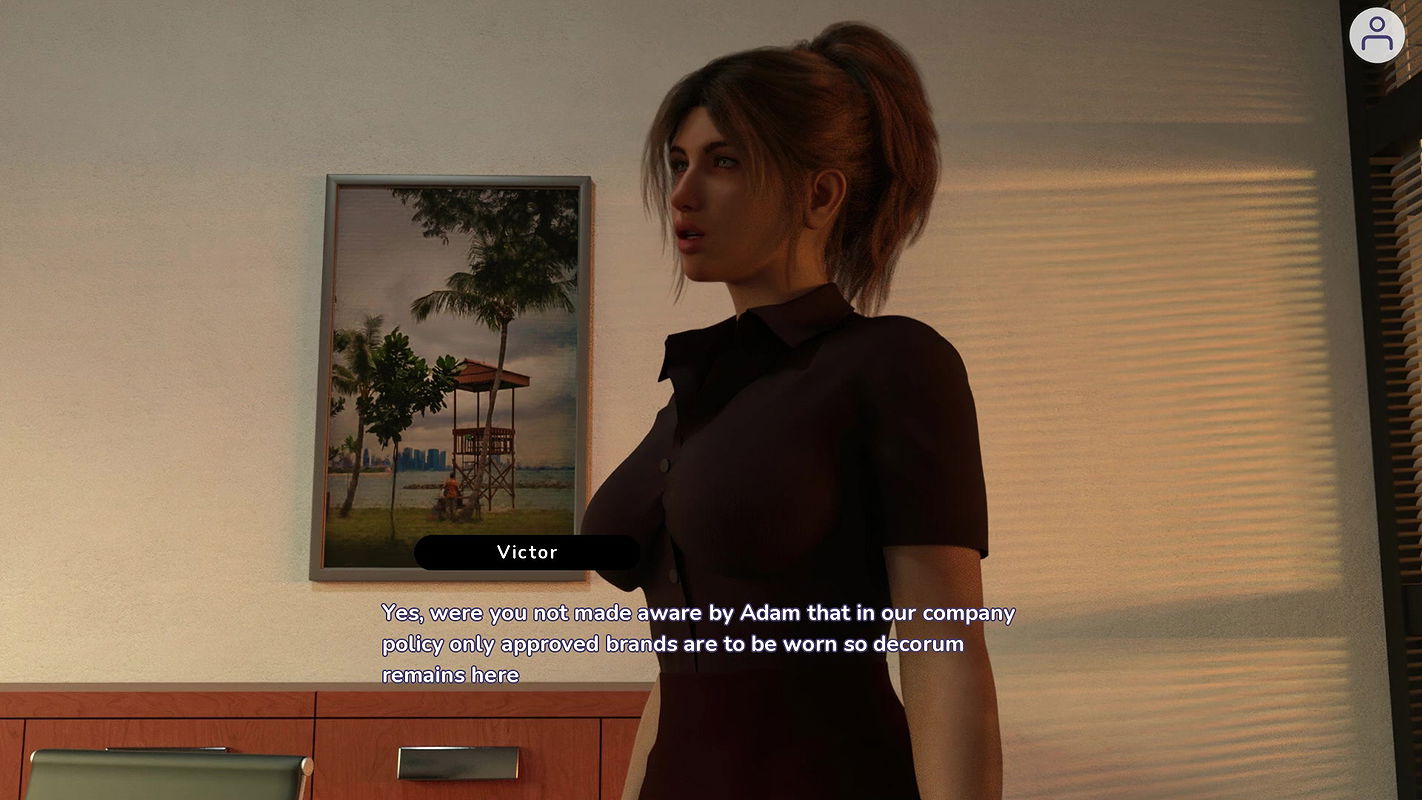Click the palm tree in the wall painting
The image size is (1422, 800).
point(500,300)
